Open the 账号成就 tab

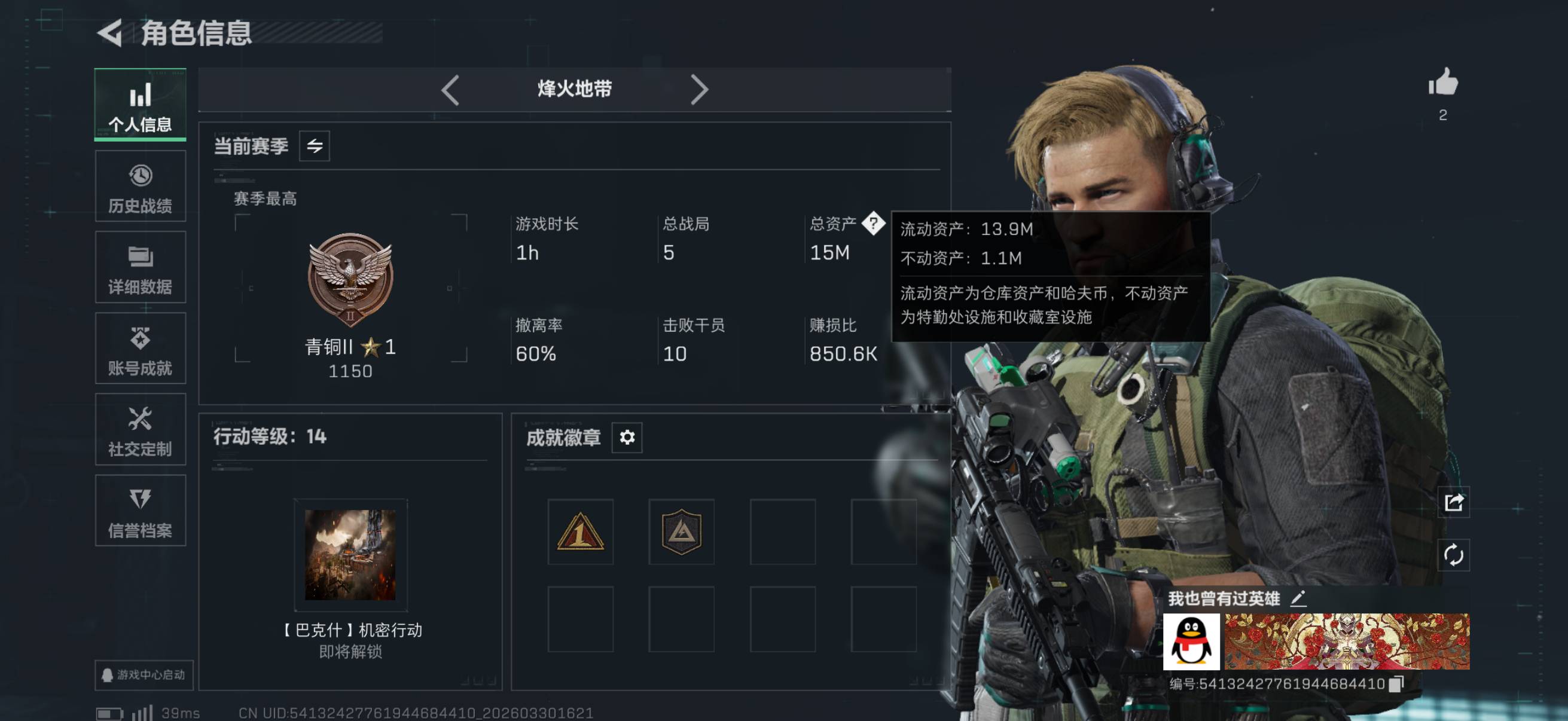coord(140,349)
